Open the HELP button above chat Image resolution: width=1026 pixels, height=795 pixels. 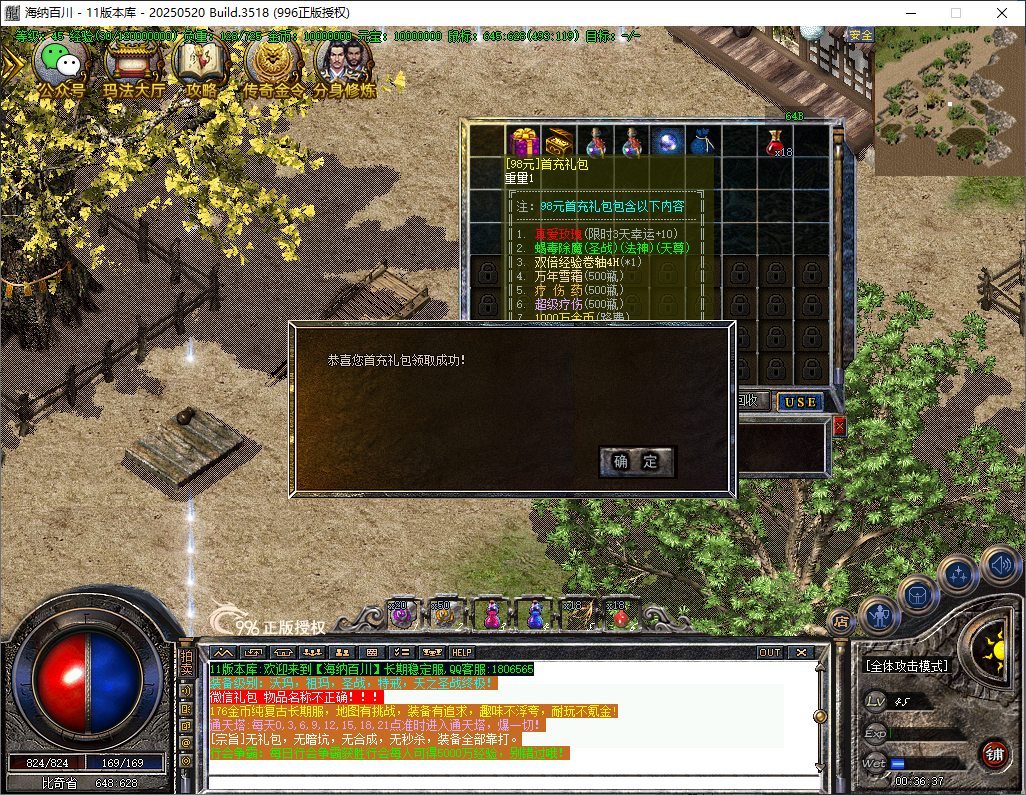tap(462, 652)
